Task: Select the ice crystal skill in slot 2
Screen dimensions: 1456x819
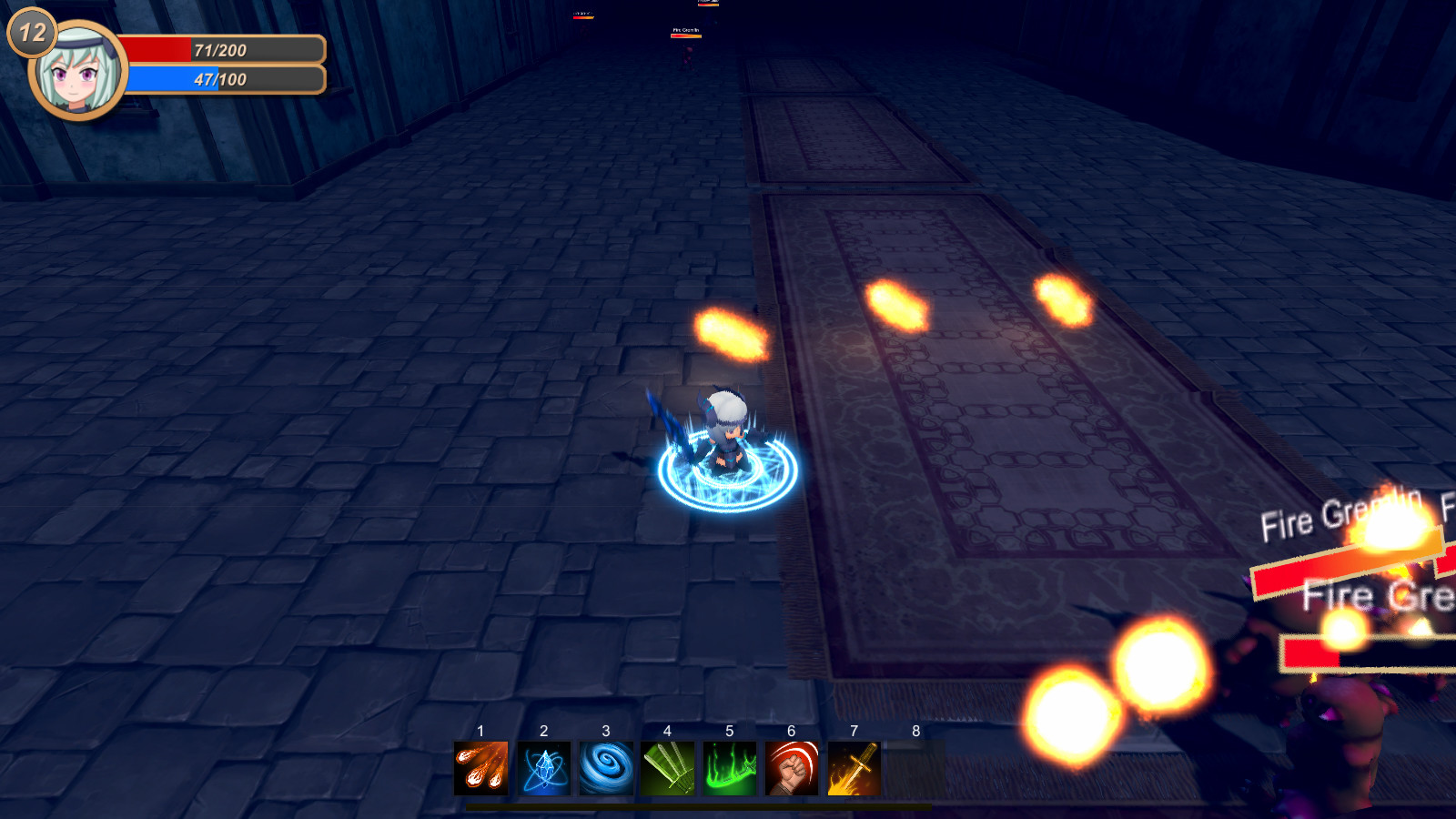Action: coord(543,769)
